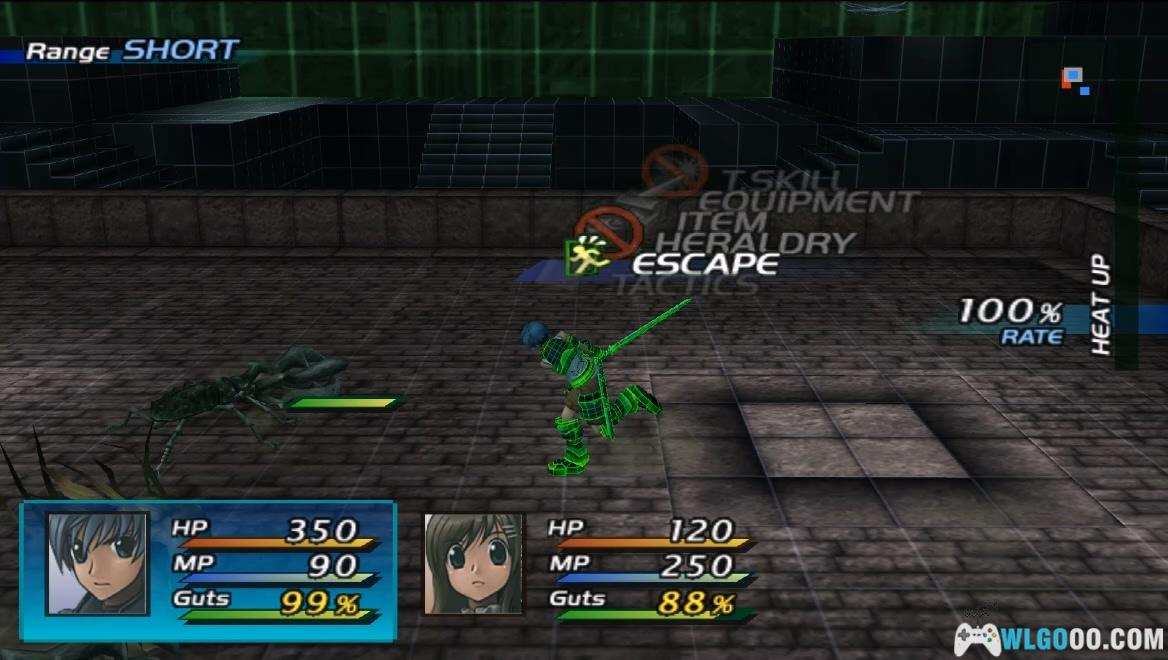
Task: Select the highlighted ESCAPE command
Action: coord(705,264)
